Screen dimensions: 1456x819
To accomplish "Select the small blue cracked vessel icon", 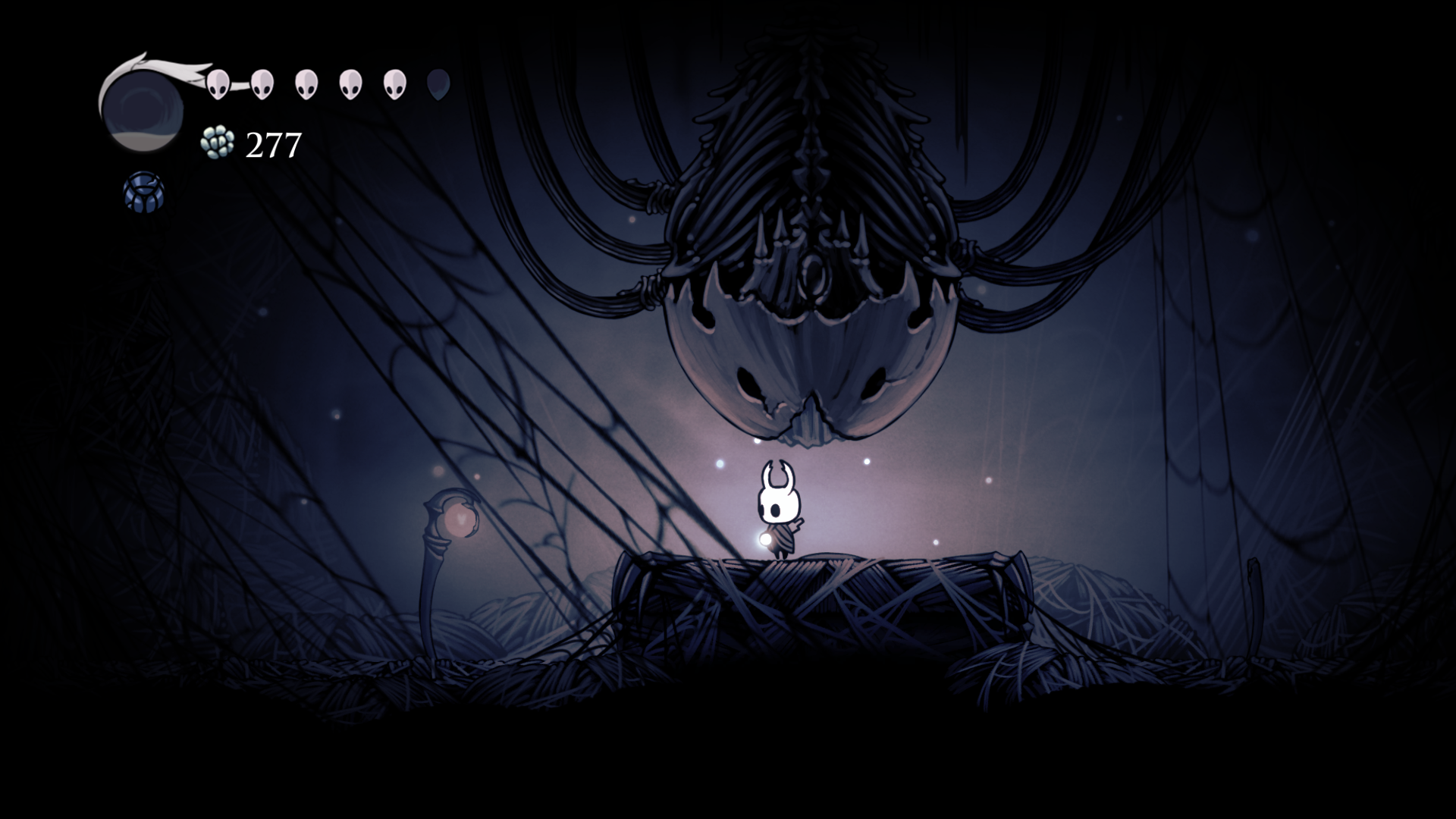I will pos(143,192).
